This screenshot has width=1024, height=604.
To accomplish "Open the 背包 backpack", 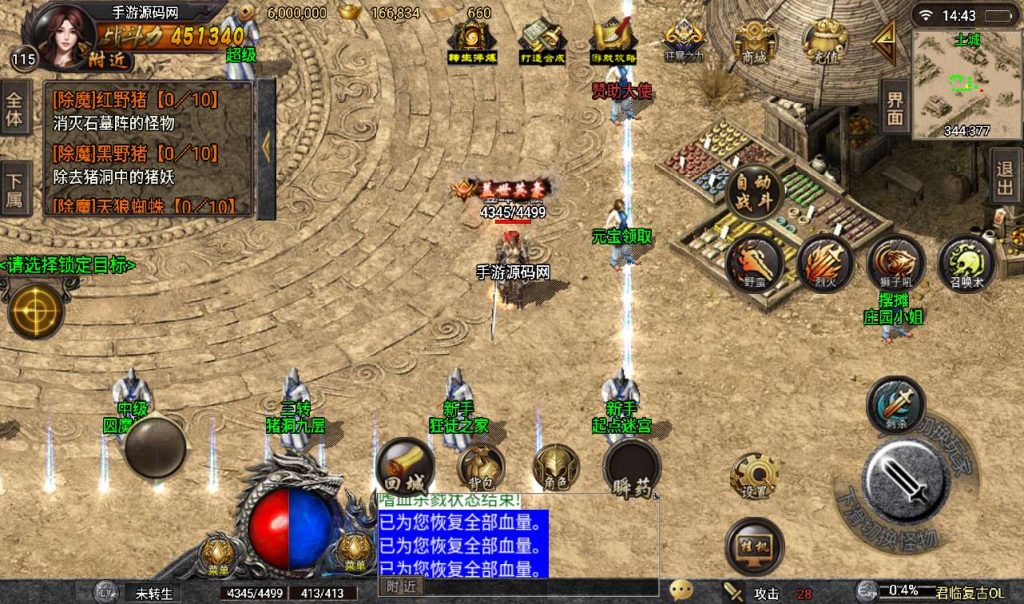I will tap(481, 467).
